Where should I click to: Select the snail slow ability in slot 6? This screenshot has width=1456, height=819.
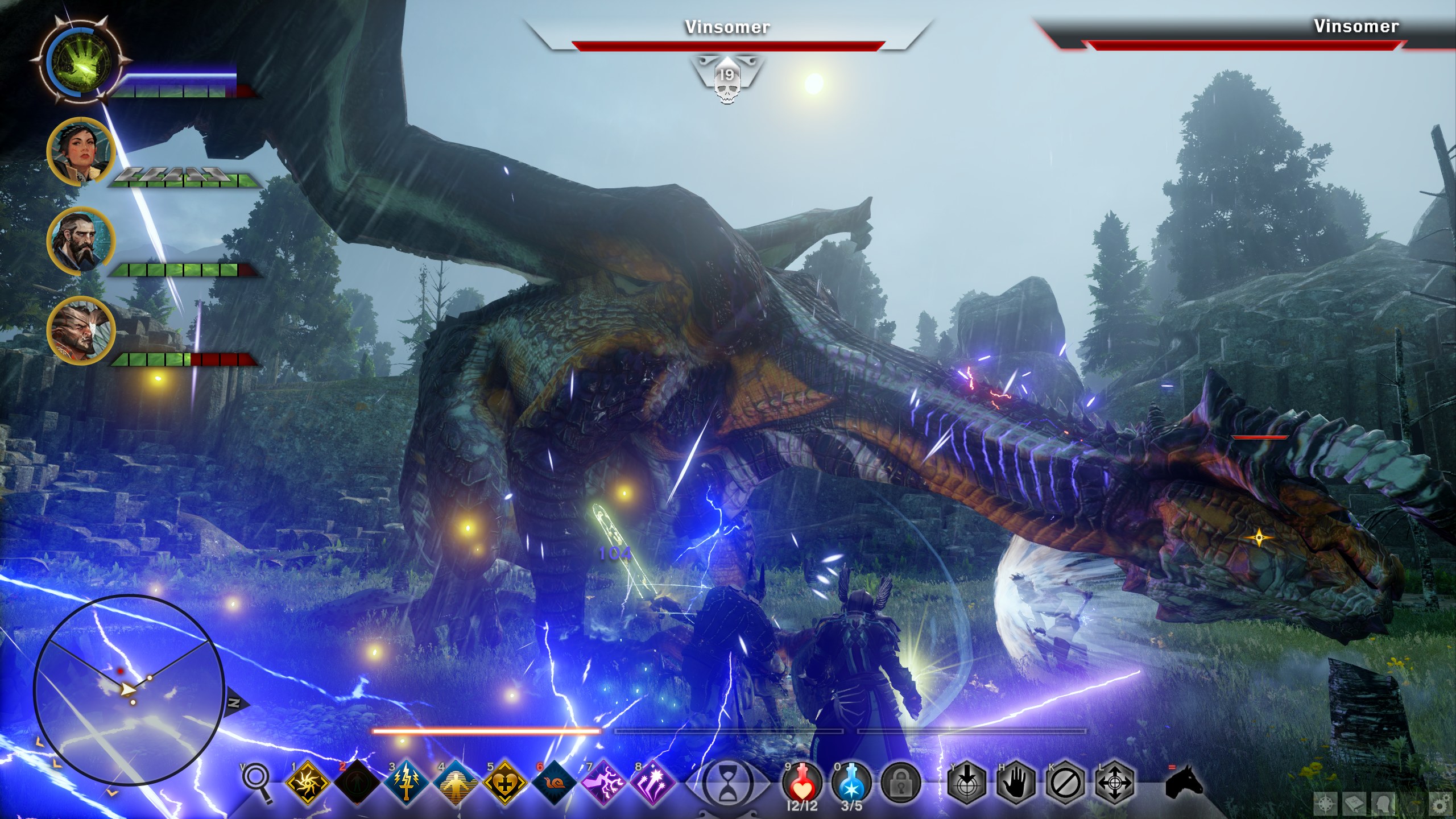coord(553,784)
